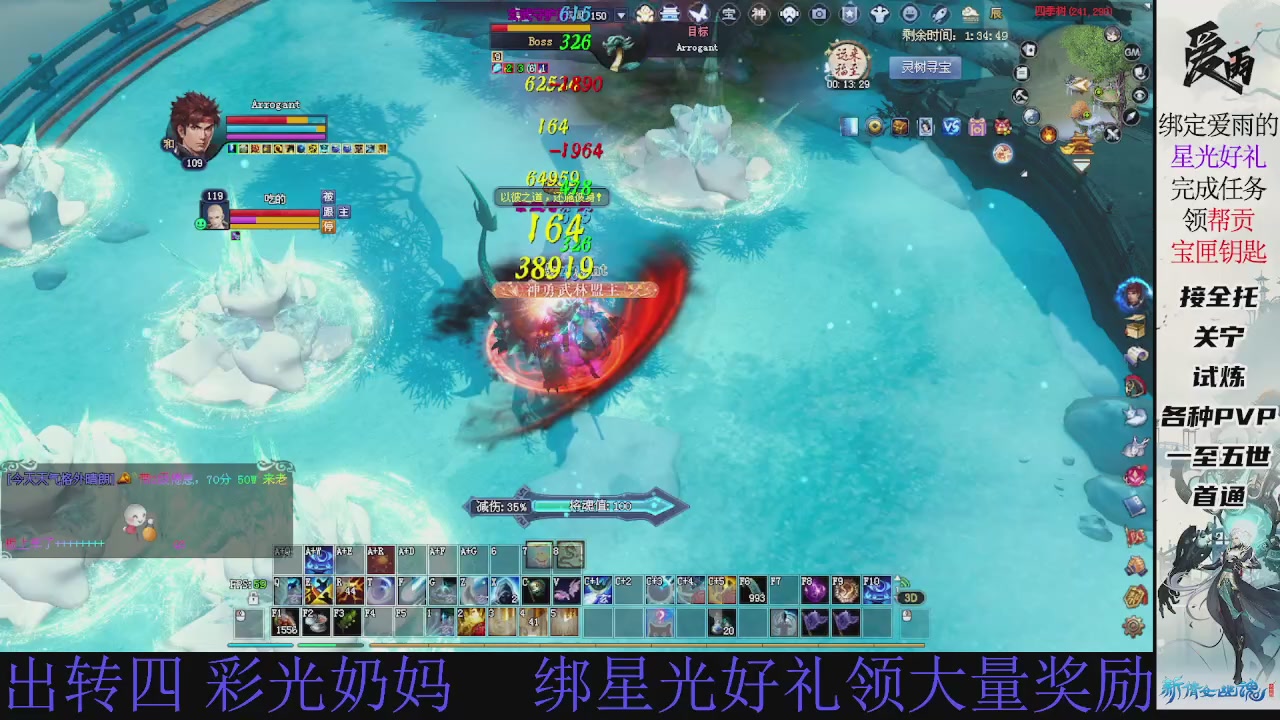1280x720 pixels.
Task: Open the camera screenshot icon on the top toolbar
Action: (x=821, y=13)
